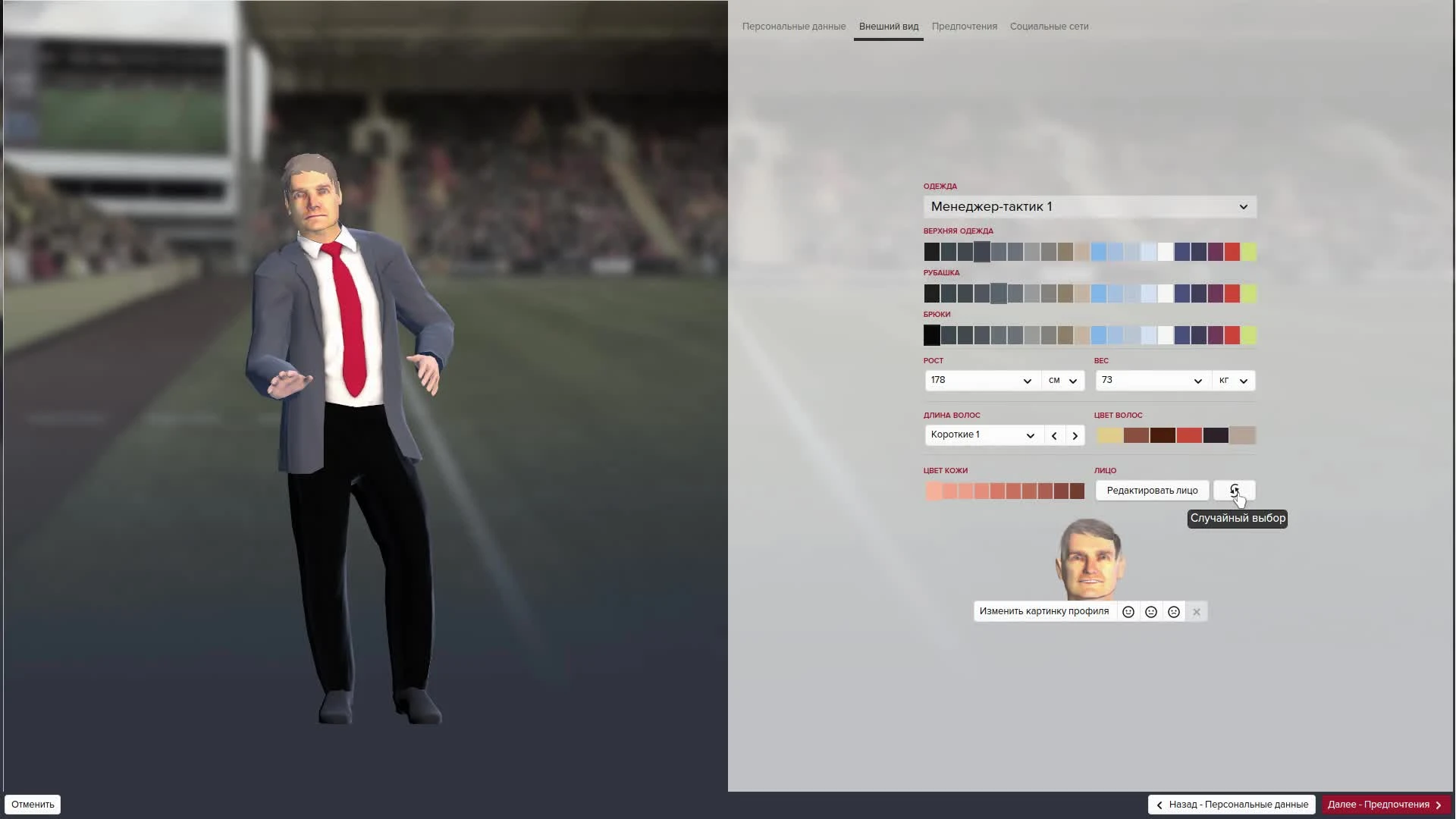The image size is (1456, 819).
Task: Click the neutral face expression icon
Action: tap(1150, 611)
